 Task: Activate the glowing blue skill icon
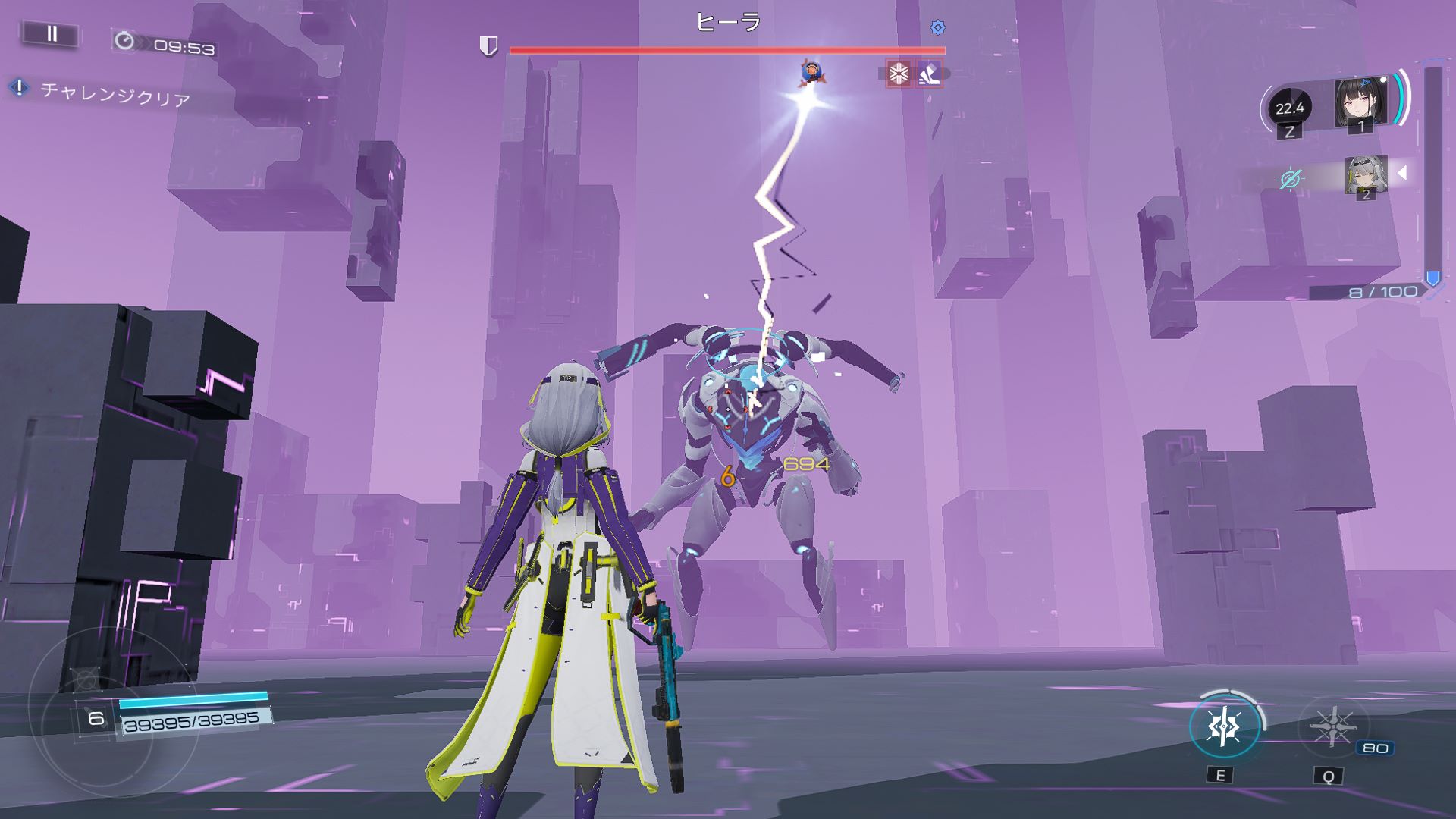[1224, 726]
